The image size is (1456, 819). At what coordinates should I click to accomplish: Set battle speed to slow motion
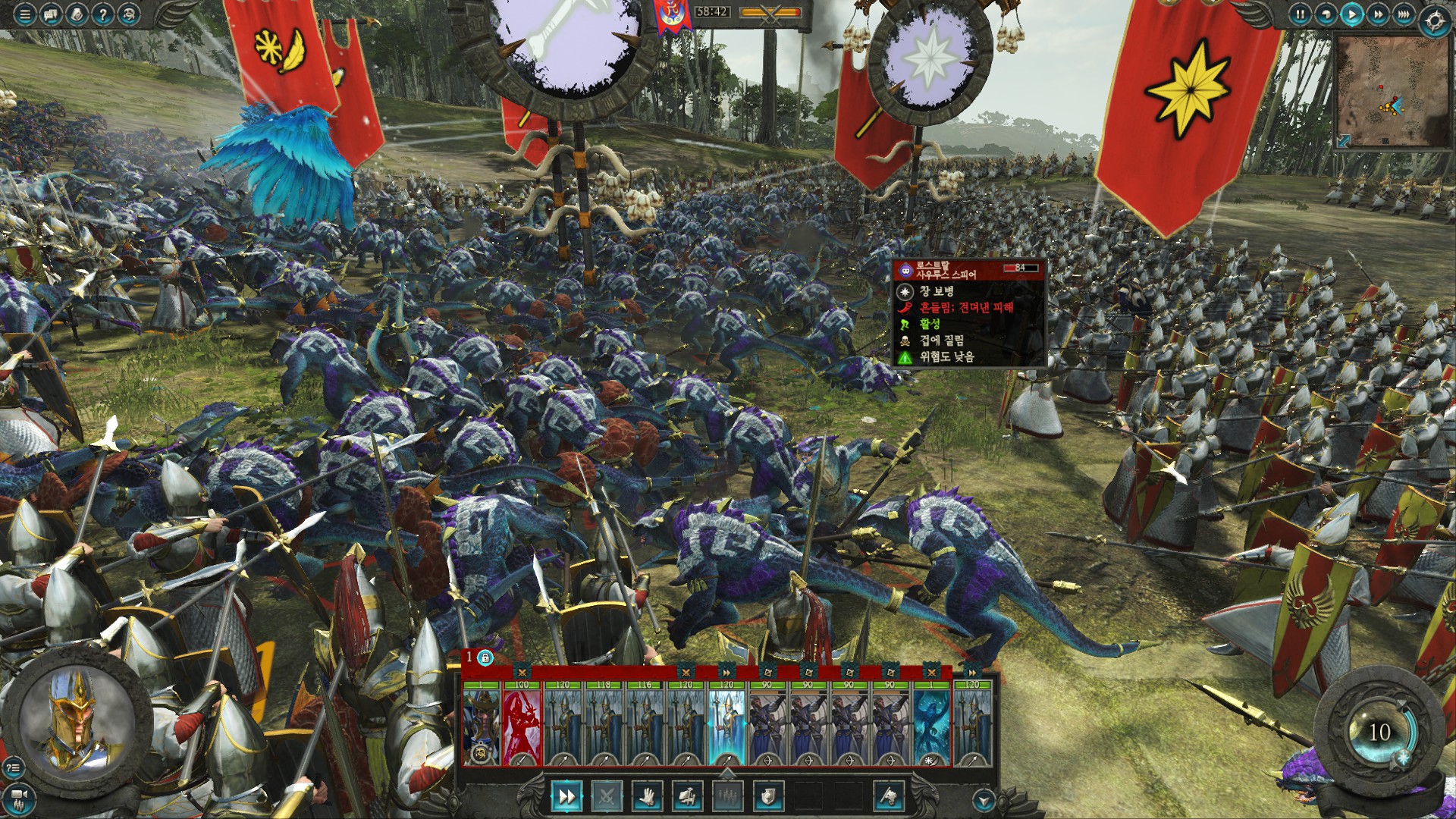(x=1326, y=14)
